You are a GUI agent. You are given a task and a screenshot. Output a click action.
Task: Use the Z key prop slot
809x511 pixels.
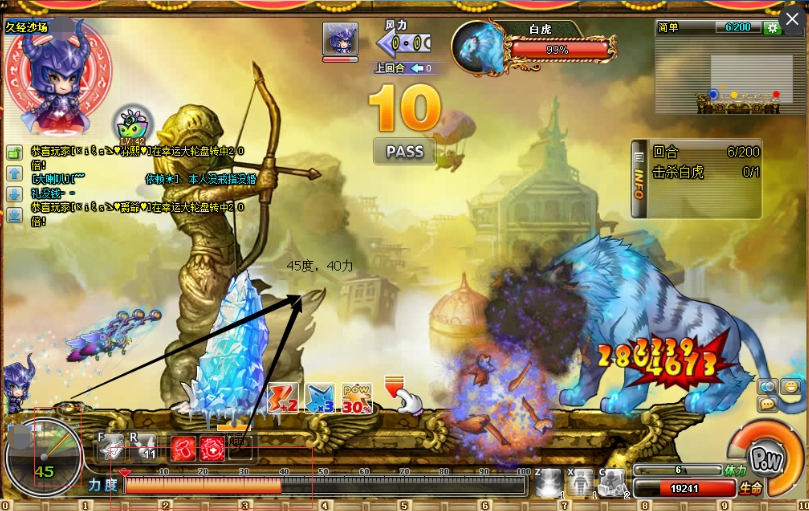tap(549, 483)
